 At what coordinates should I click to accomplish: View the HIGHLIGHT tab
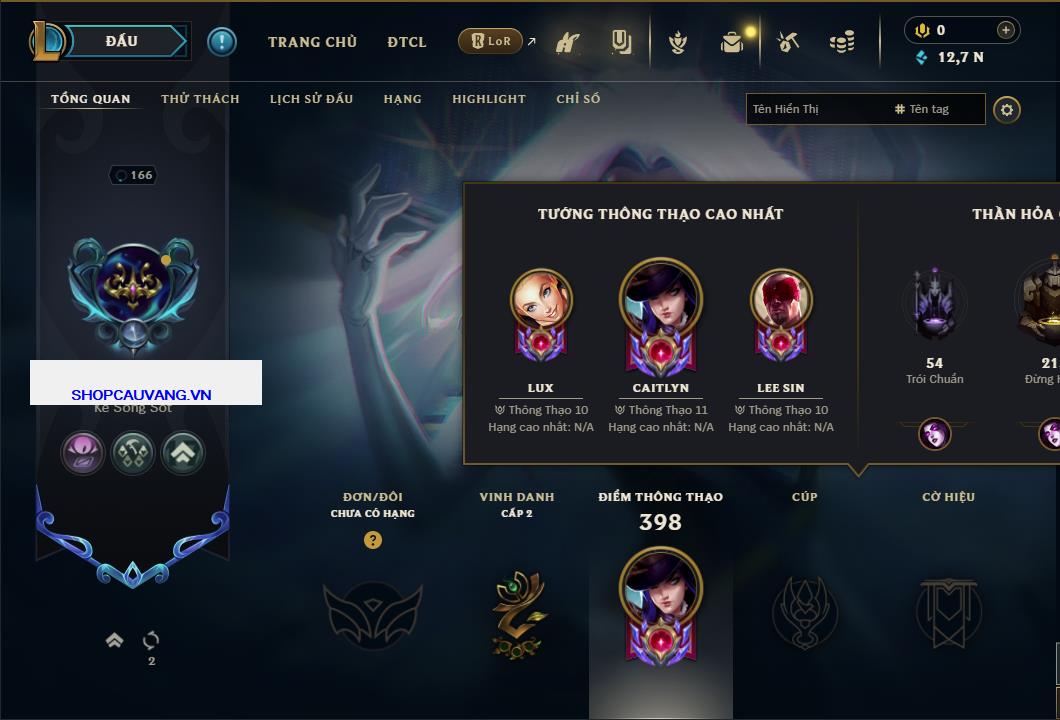coord(488,99)
